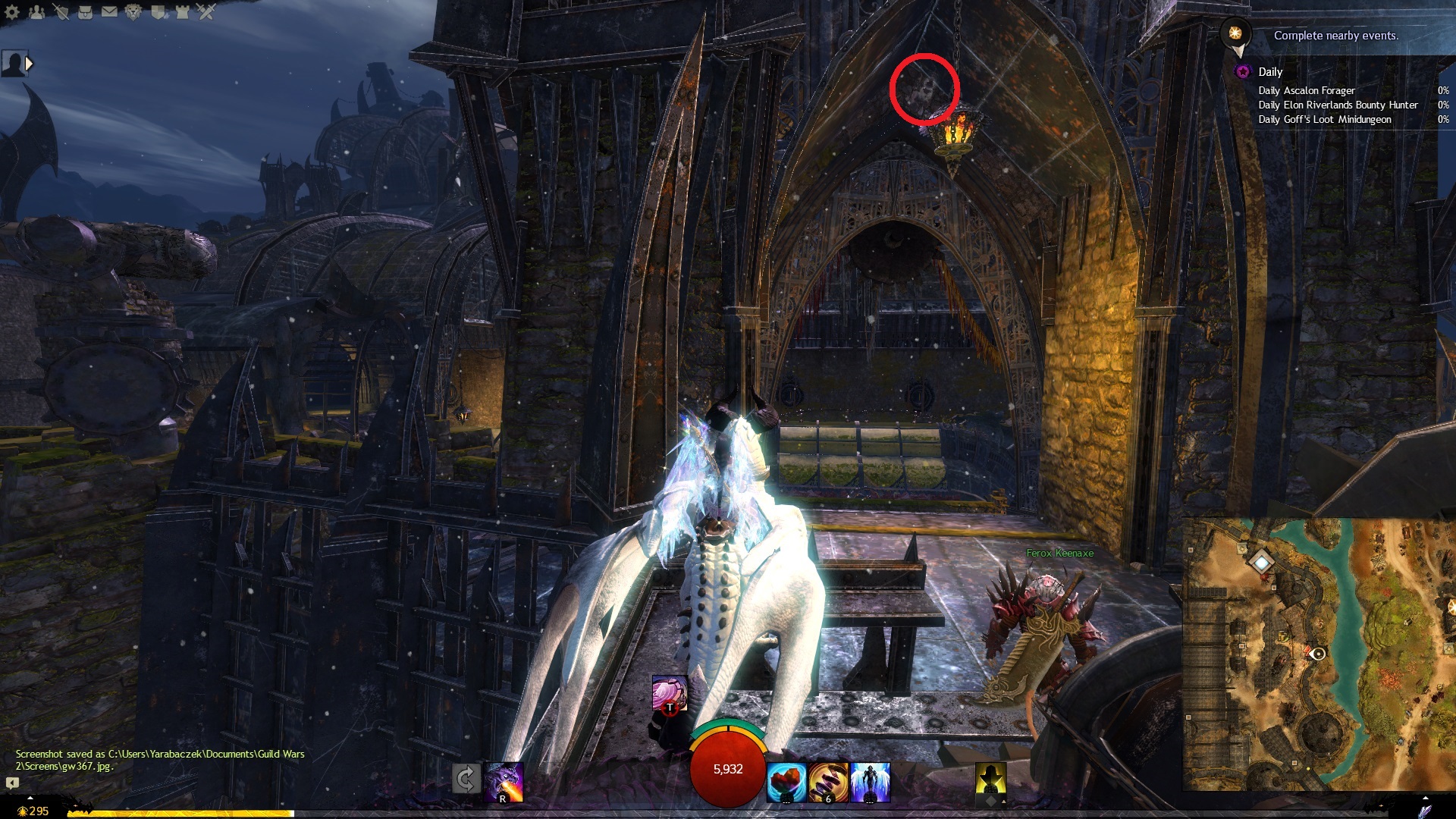The height and width of the screenshot is (819, 1456).
Task: Open the game menu gear icon
Action: (12, 12)
